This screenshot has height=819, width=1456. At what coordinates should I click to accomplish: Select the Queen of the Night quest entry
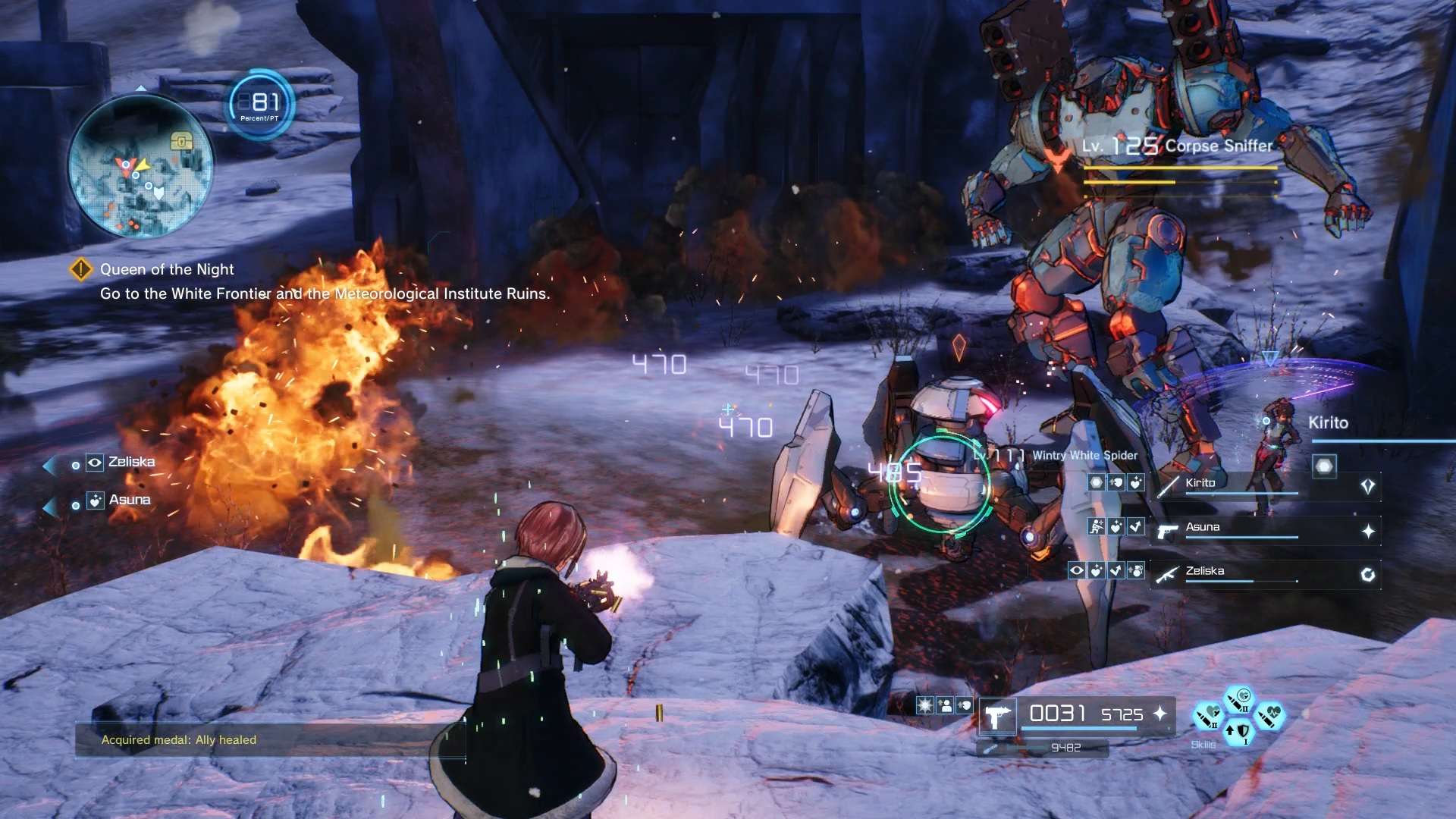[165, 269]
